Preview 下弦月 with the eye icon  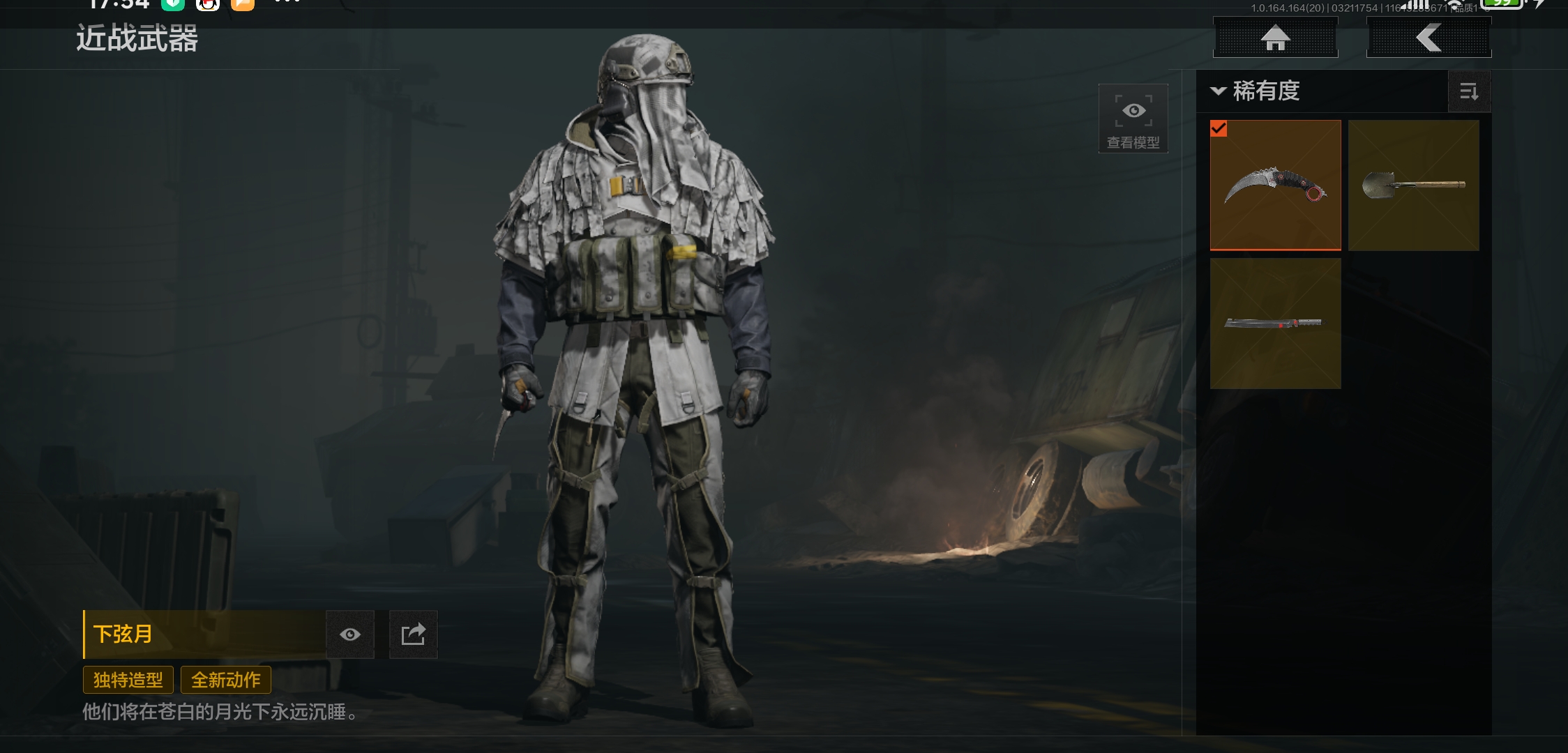(x=350, y=634)
